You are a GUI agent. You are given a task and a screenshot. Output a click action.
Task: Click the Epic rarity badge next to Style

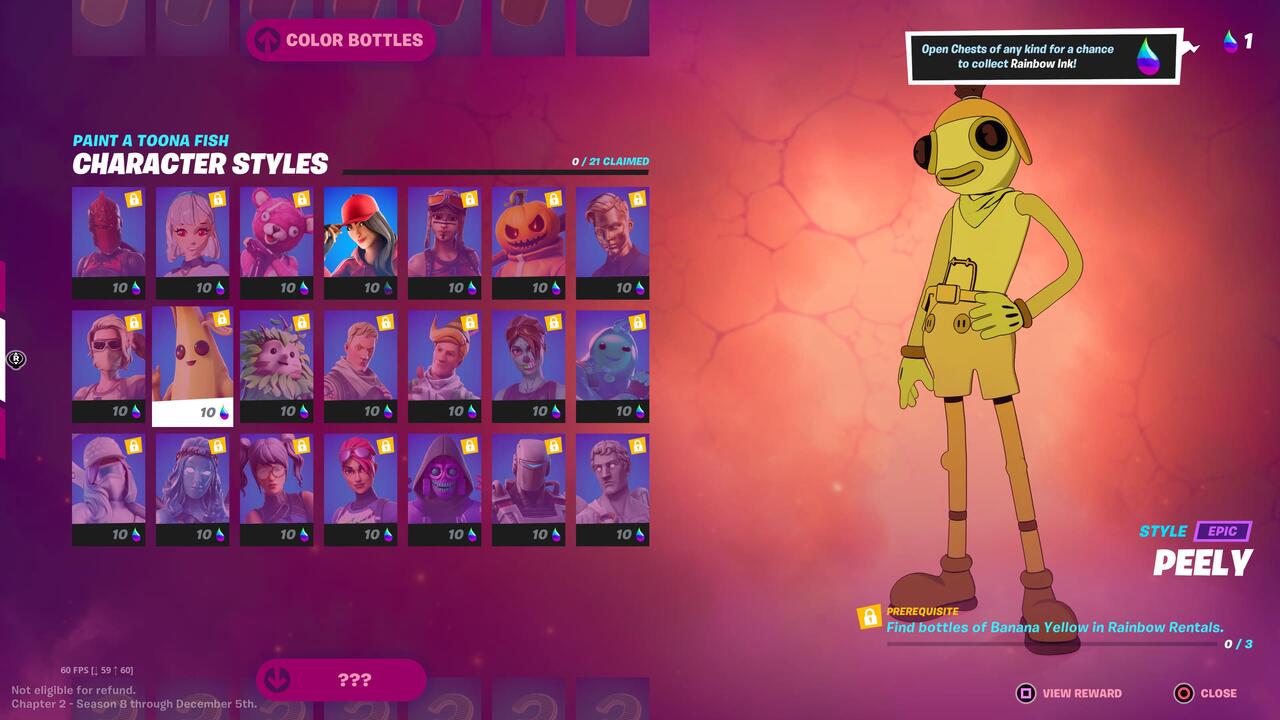pyautogui.click(x=1222, y=531)
